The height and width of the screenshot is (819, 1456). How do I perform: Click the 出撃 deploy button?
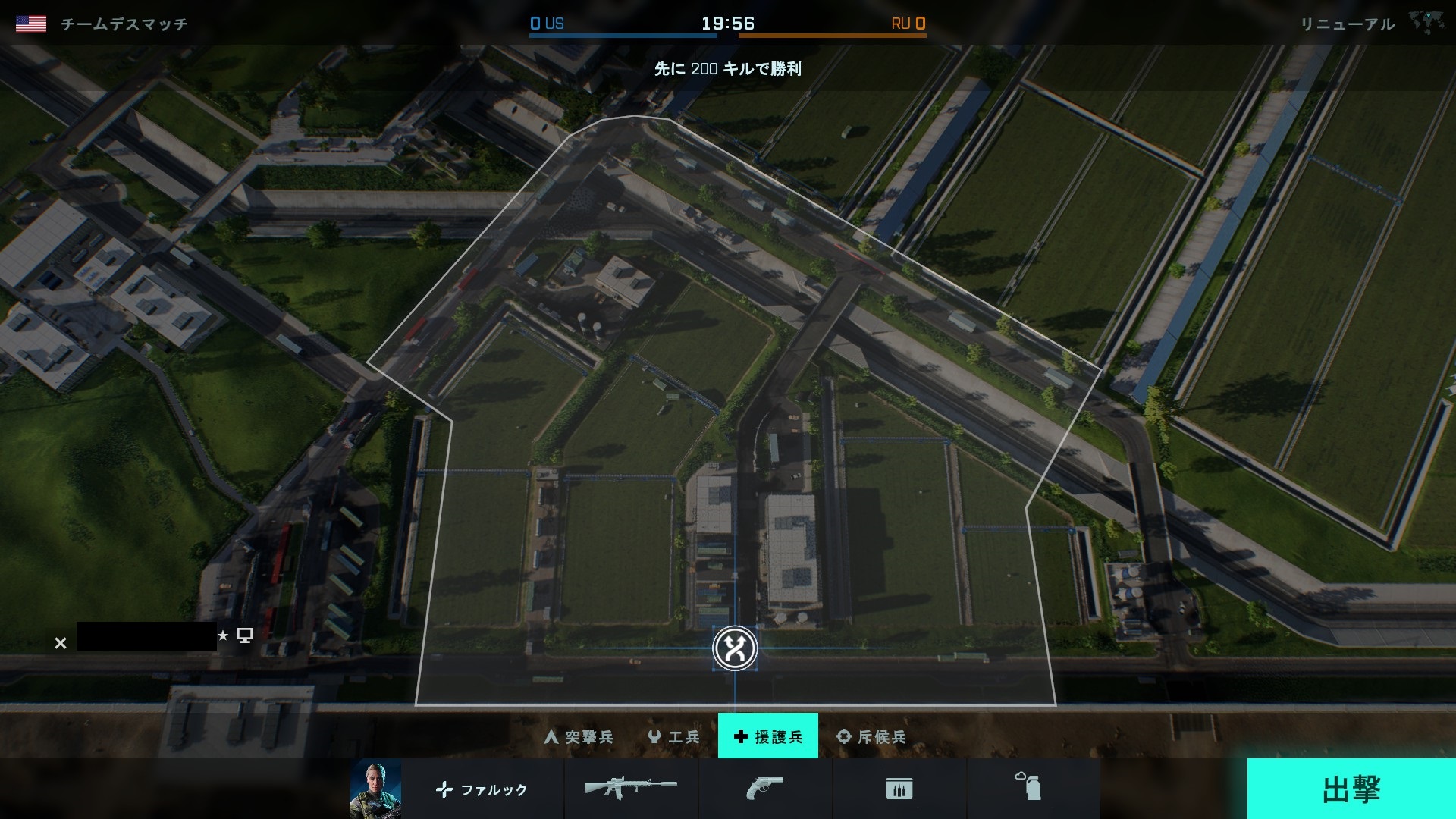point(1351,789)
